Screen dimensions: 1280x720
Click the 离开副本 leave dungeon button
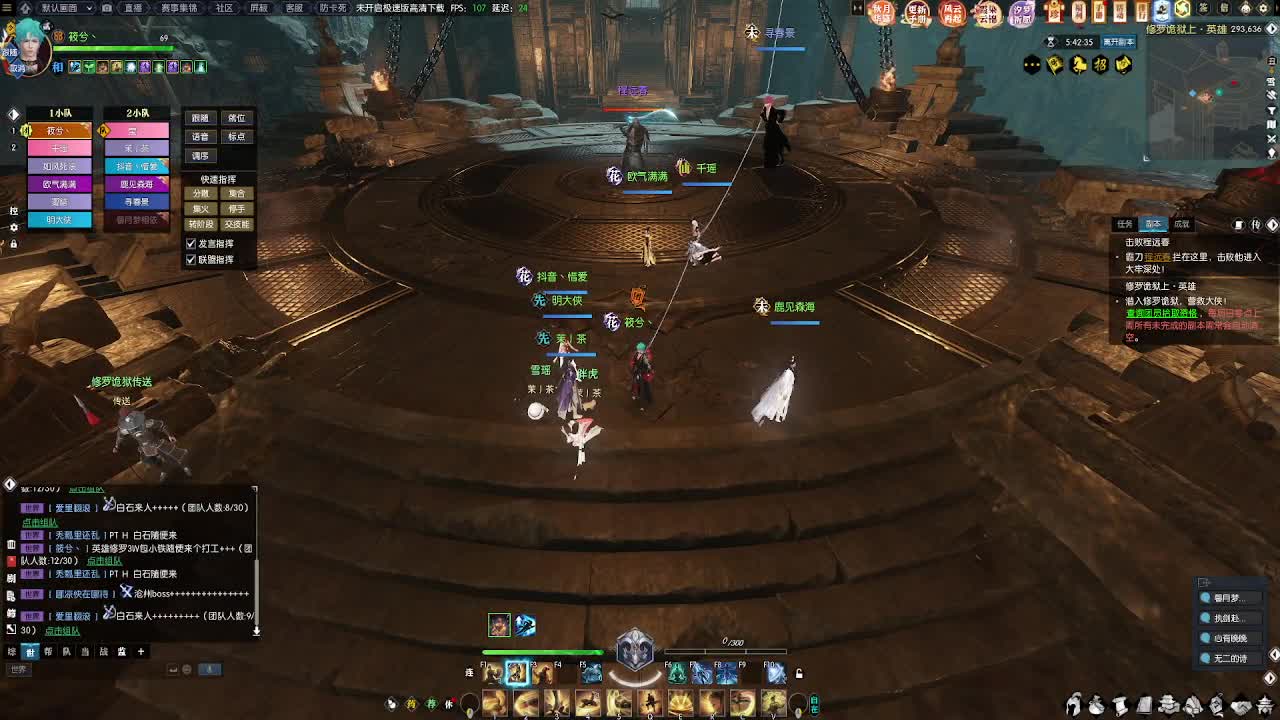1118,43
